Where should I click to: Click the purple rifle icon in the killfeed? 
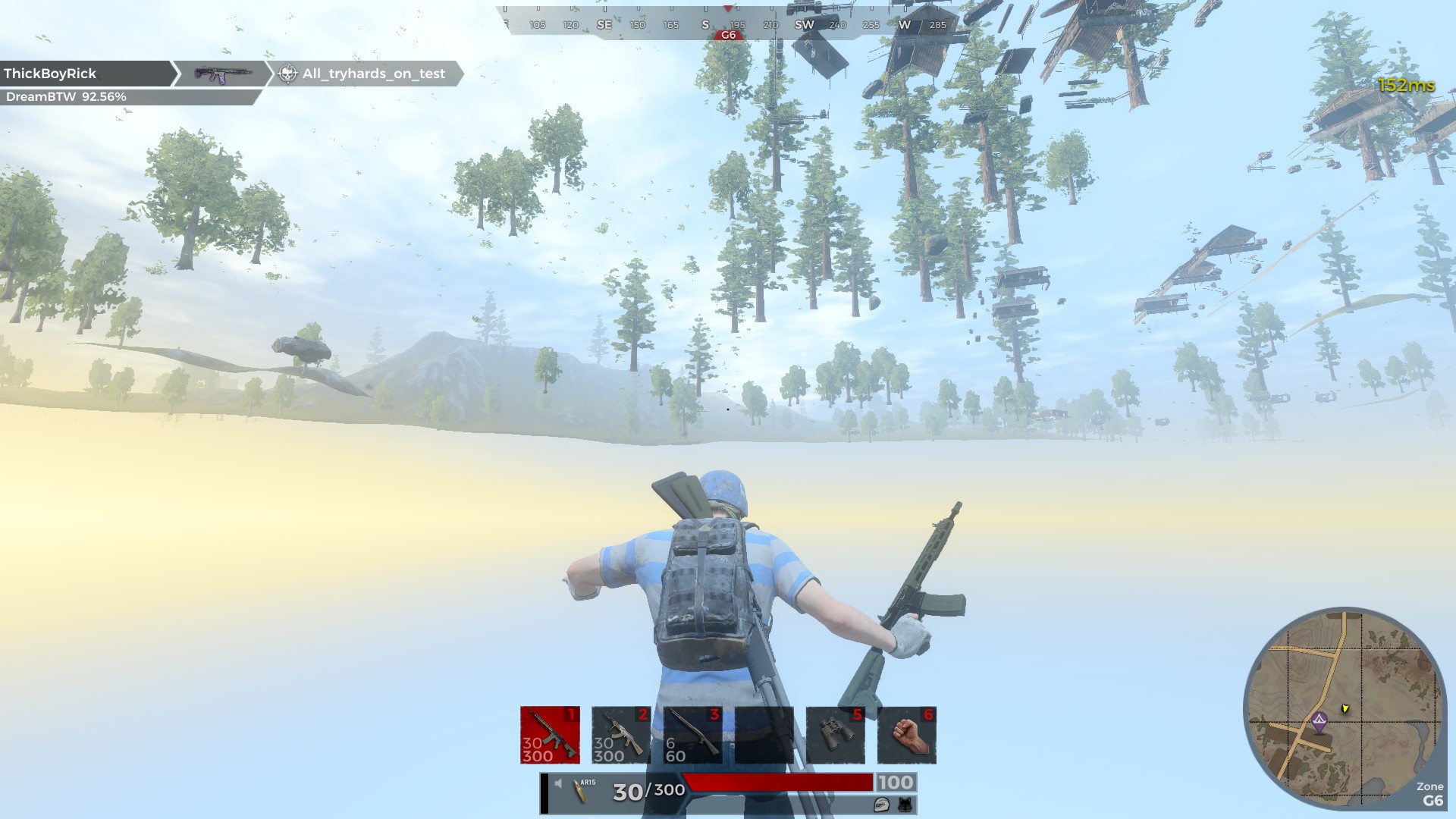[x=224, y=73]
